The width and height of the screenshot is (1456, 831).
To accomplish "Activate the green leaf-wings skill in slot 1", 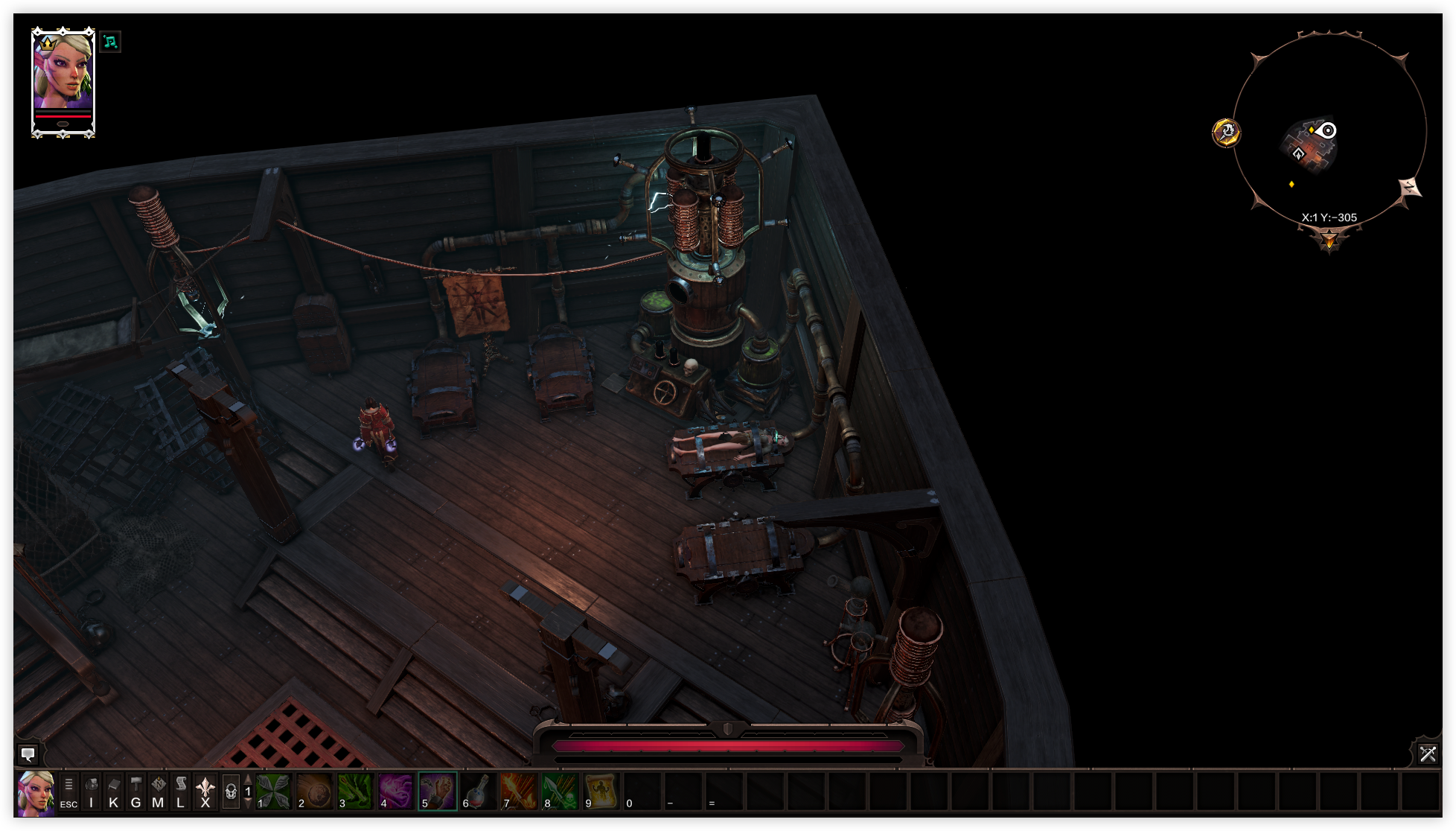I will pyautogui.click(x=273, y=791).
